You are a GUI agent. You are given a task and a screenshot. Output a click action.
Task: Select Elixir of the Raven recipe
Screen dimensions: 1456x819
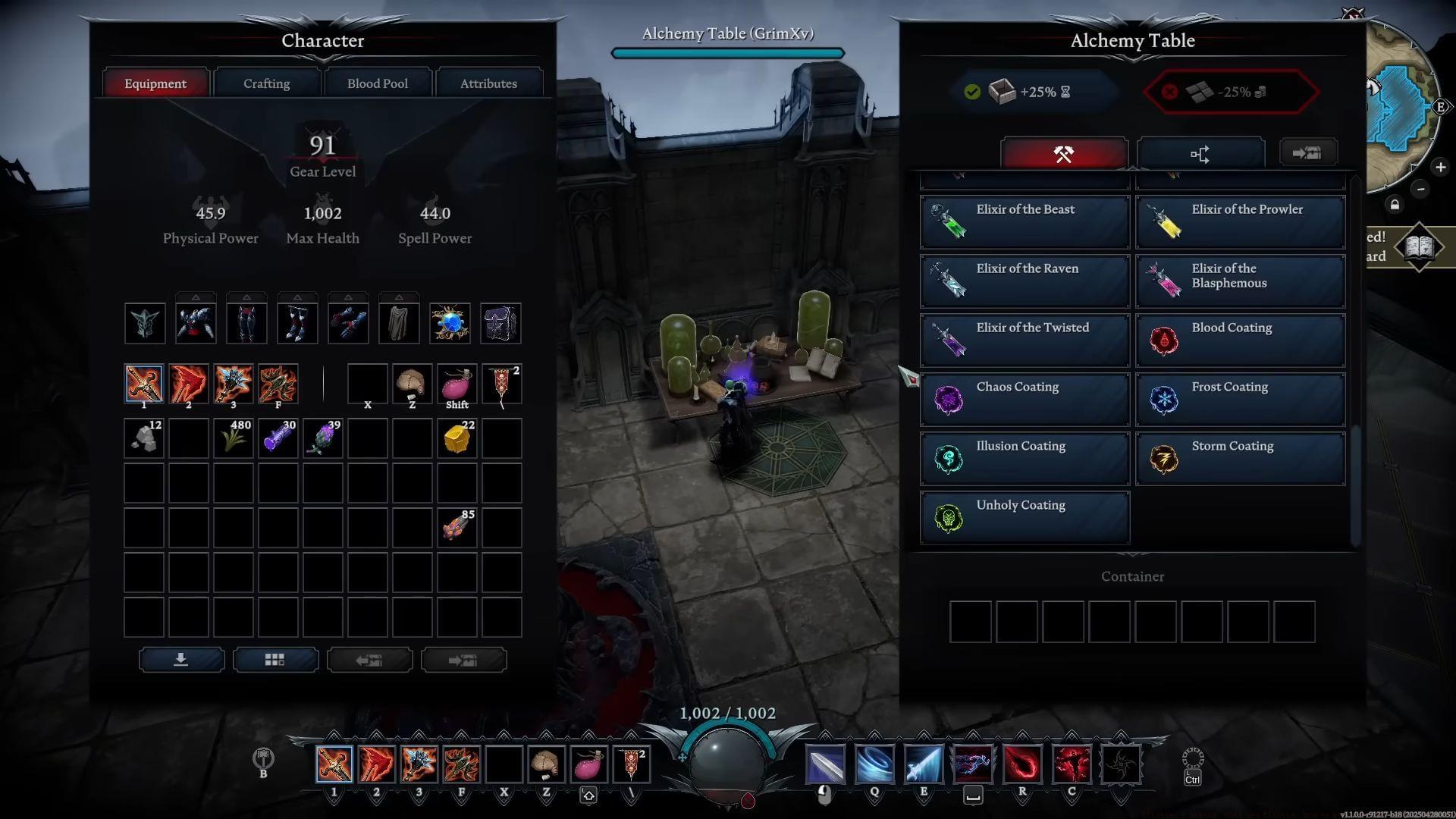click(x=1025, y=281)
